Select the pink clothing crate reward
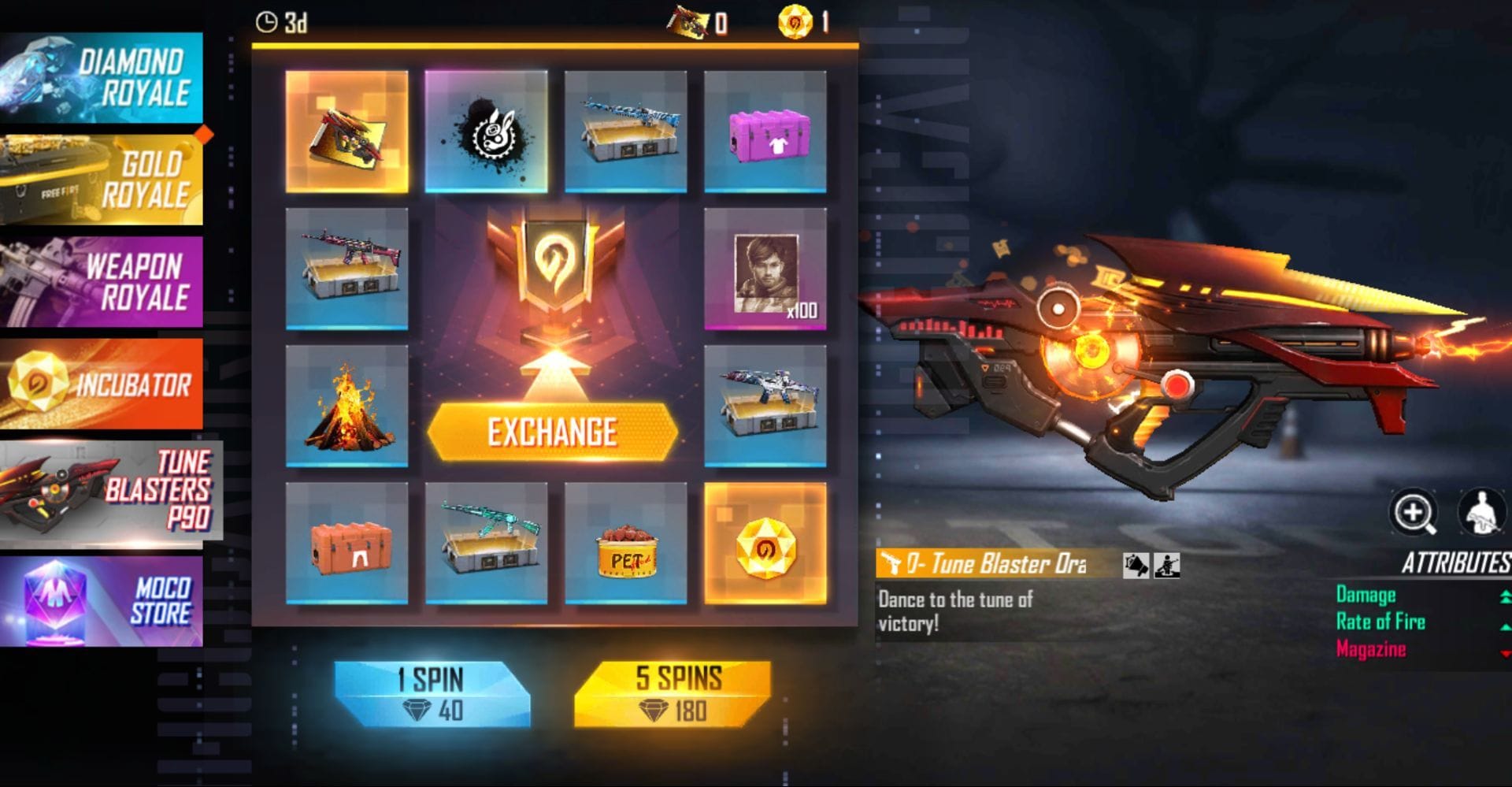1512x787 pixels. pos(765,131)
